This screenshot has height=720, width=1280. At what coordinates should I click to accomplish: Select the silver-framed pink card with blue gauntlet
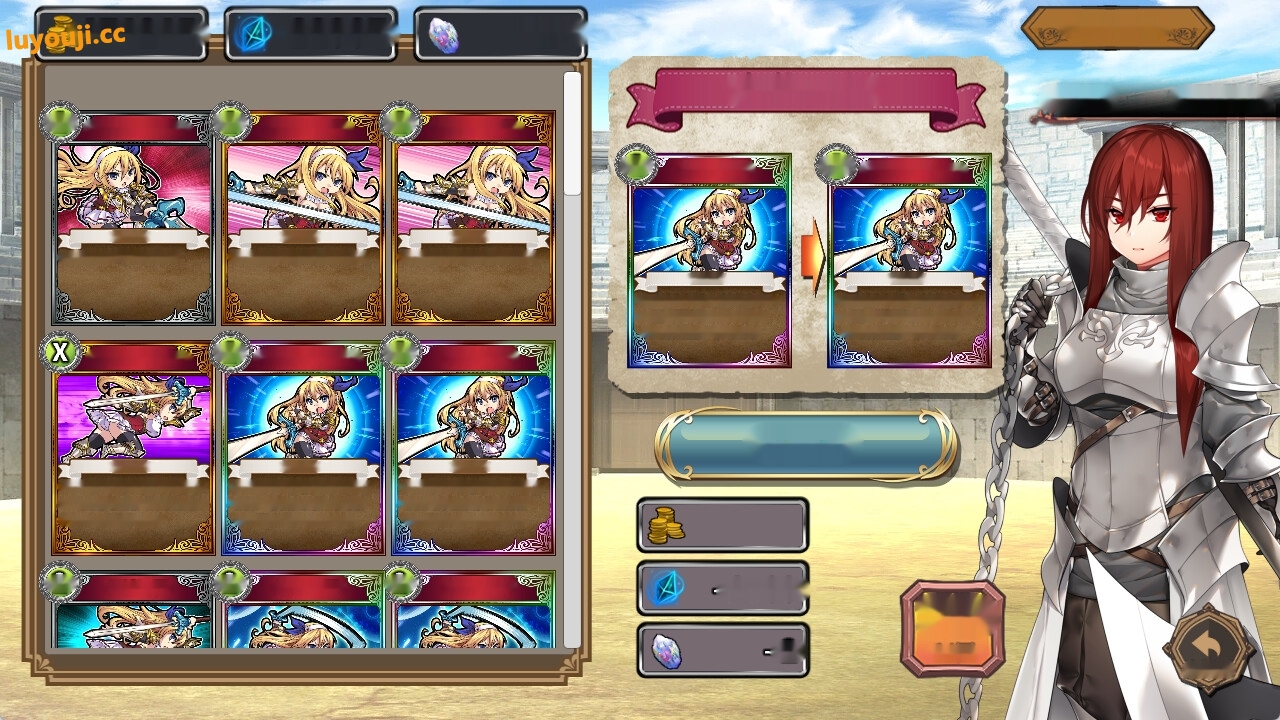[133, 218]
